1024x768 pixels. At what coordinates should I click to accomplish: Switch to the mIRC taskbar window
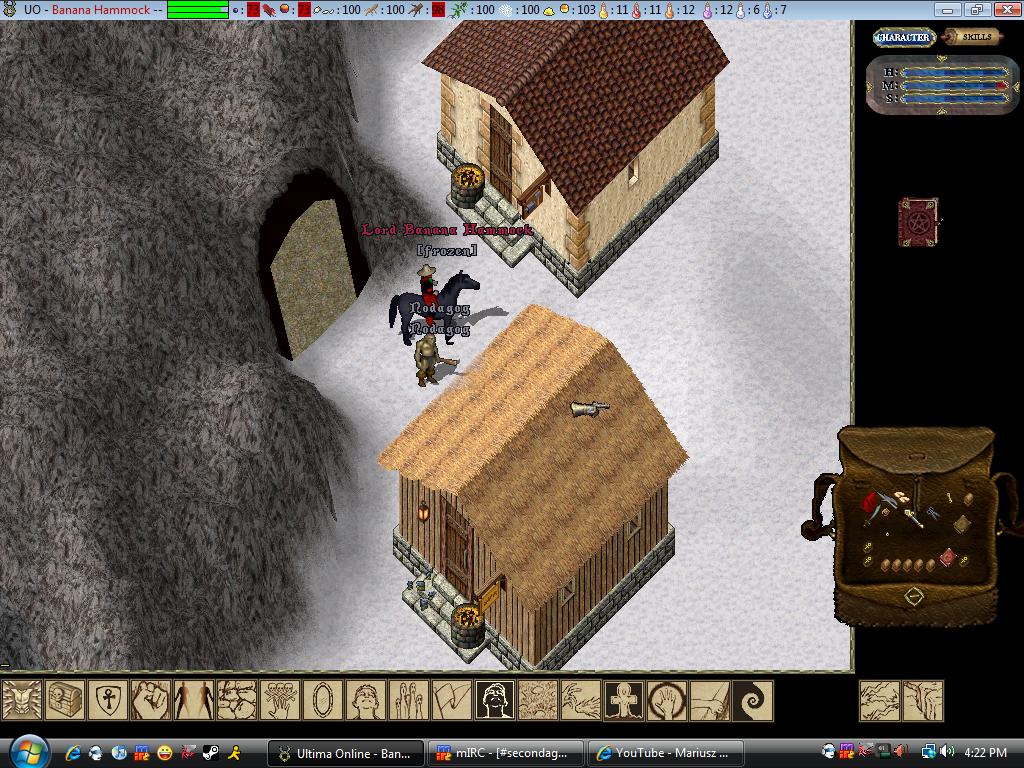(506, 753)
